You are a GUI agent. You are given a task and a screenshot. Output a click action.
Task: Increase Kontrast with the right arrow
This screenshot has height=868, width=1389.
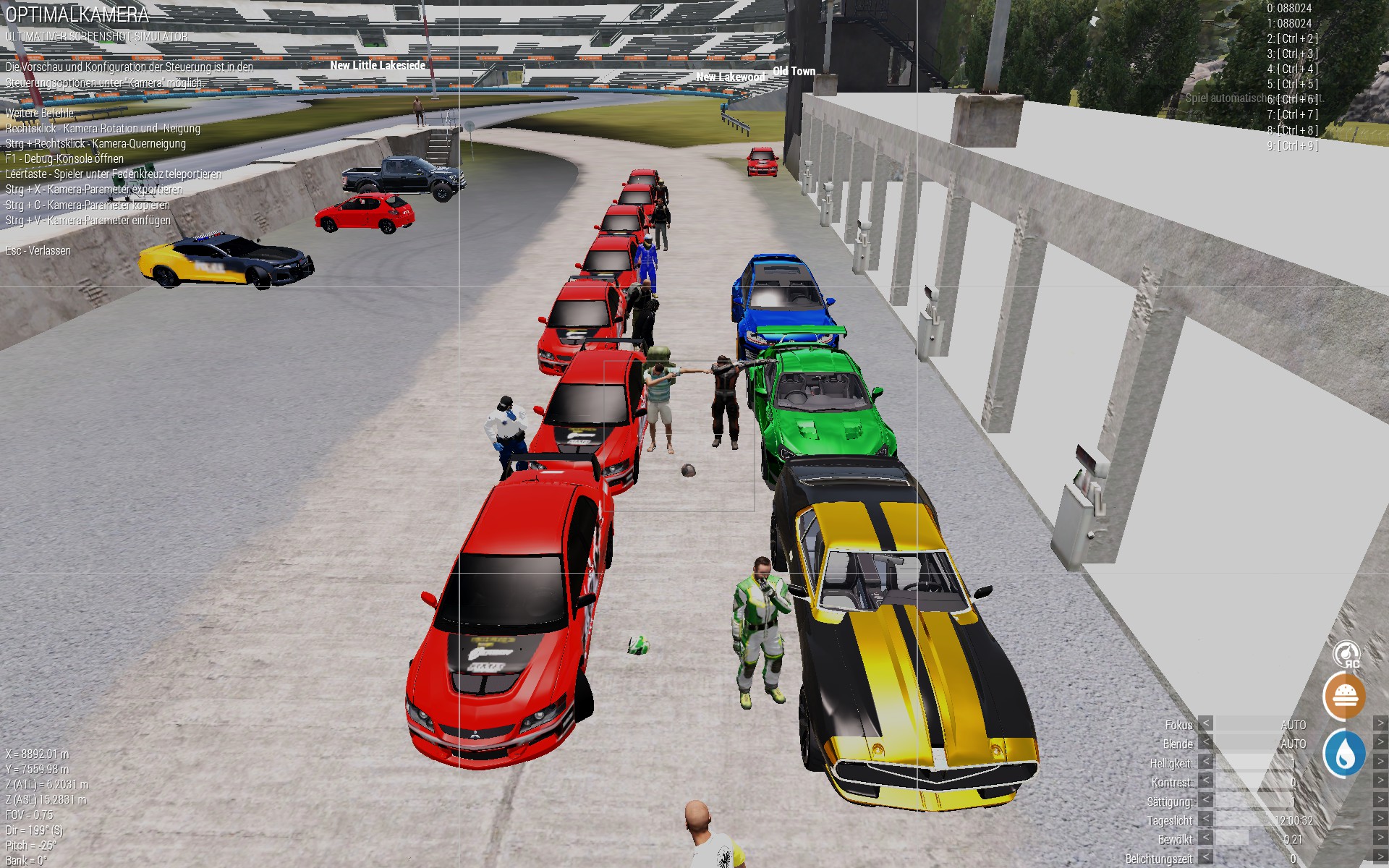1380,782
